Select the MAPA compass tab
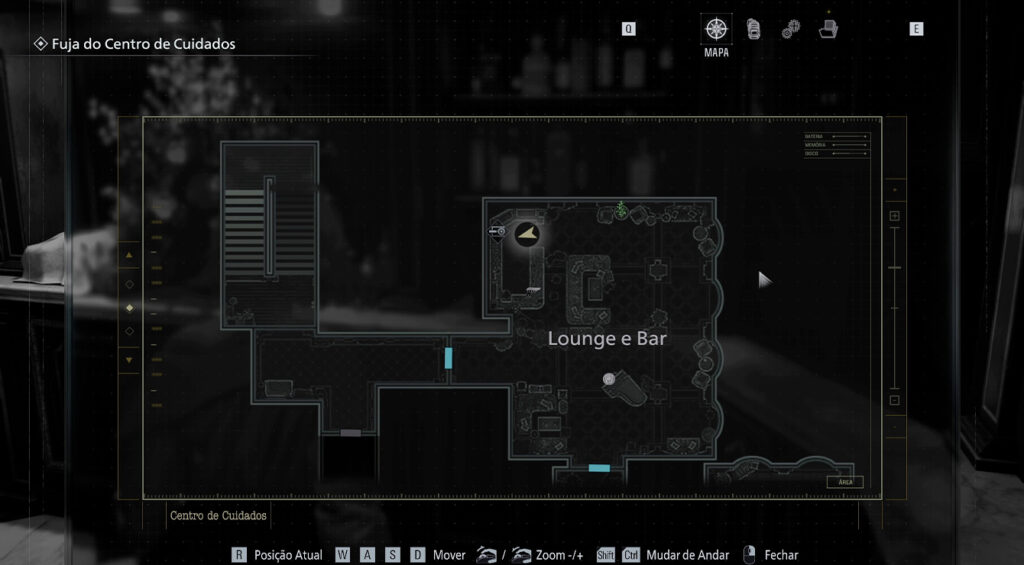The width and height of the screenshot is (1024, 565). [x=716, y=30]
